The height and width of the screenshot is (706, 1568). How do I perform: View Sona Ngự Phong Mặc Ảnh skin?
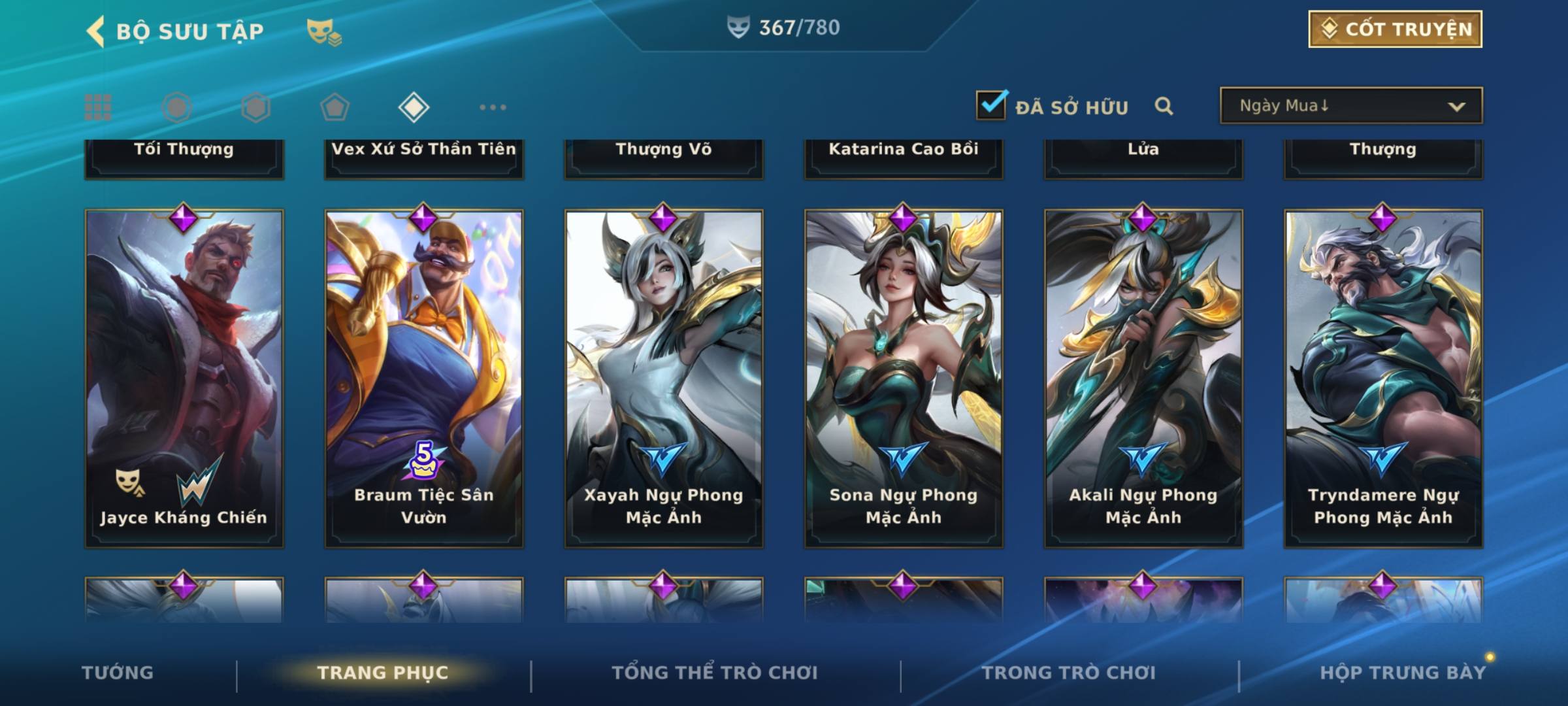point(904,378)
